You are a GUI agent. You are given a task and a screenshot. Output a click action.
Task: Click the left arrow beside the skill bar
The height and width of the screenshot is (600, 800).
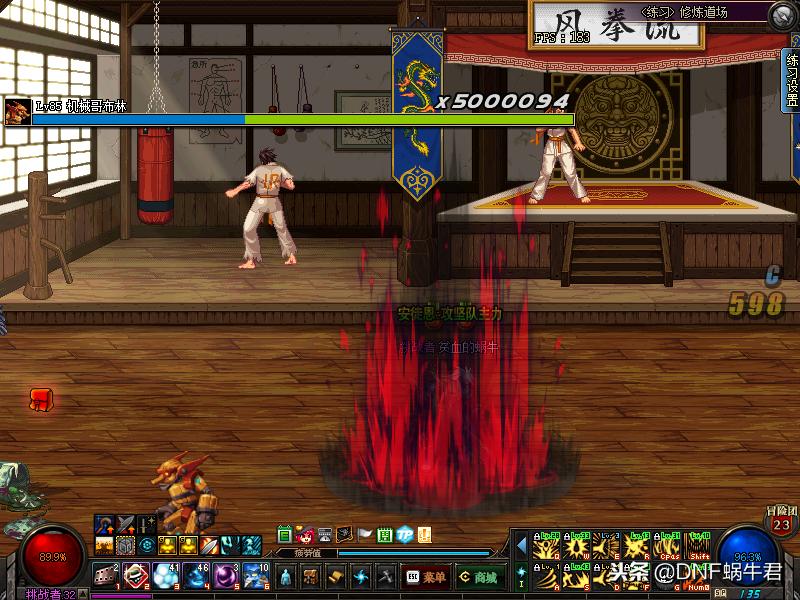coord(521,546)
